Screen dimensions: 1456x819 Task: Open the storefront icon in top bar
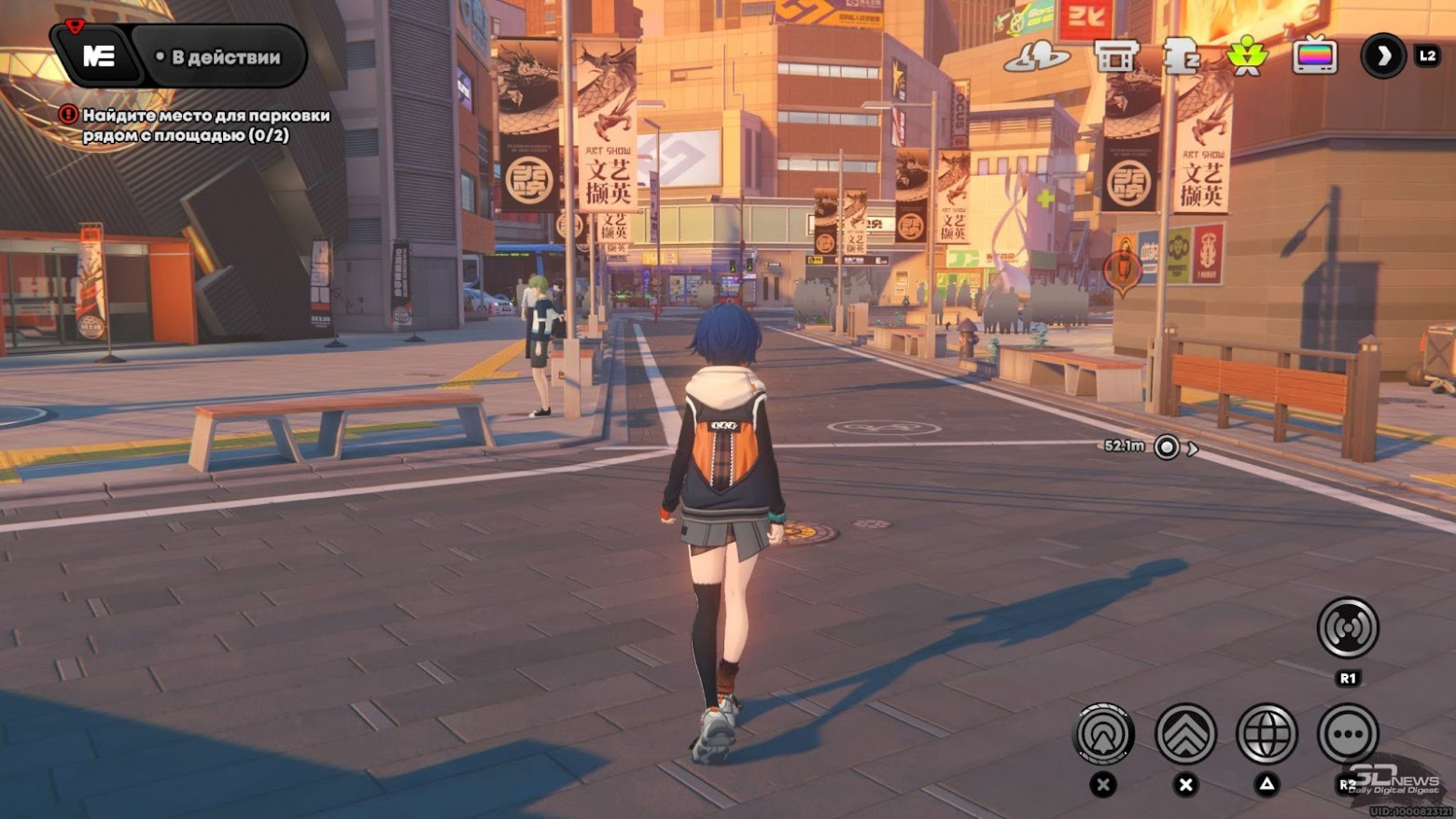pyautogui.click(x=1115, y=56)
